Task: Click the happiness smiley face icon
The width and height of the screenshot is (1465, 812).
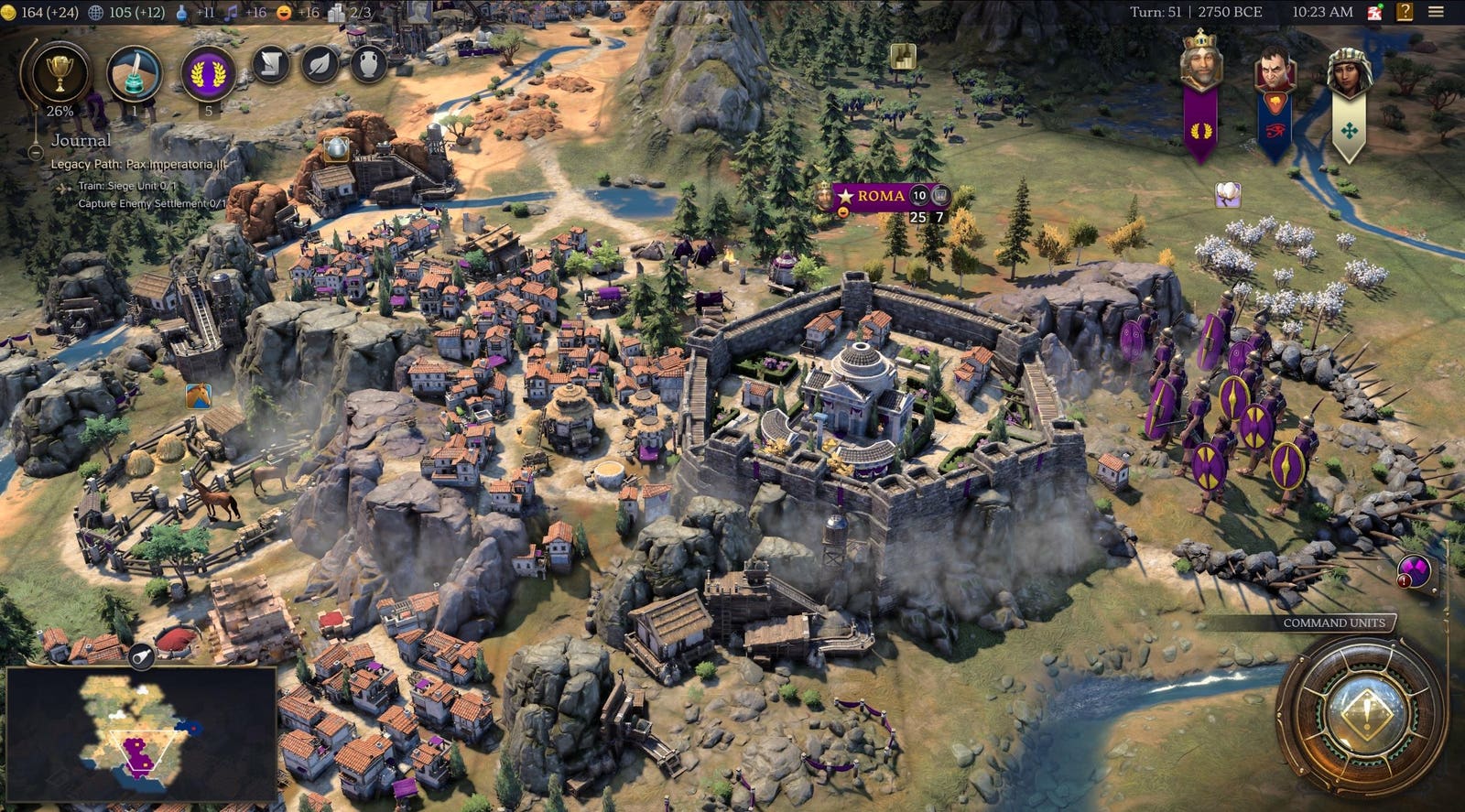Action: click(x=284, y=12)
